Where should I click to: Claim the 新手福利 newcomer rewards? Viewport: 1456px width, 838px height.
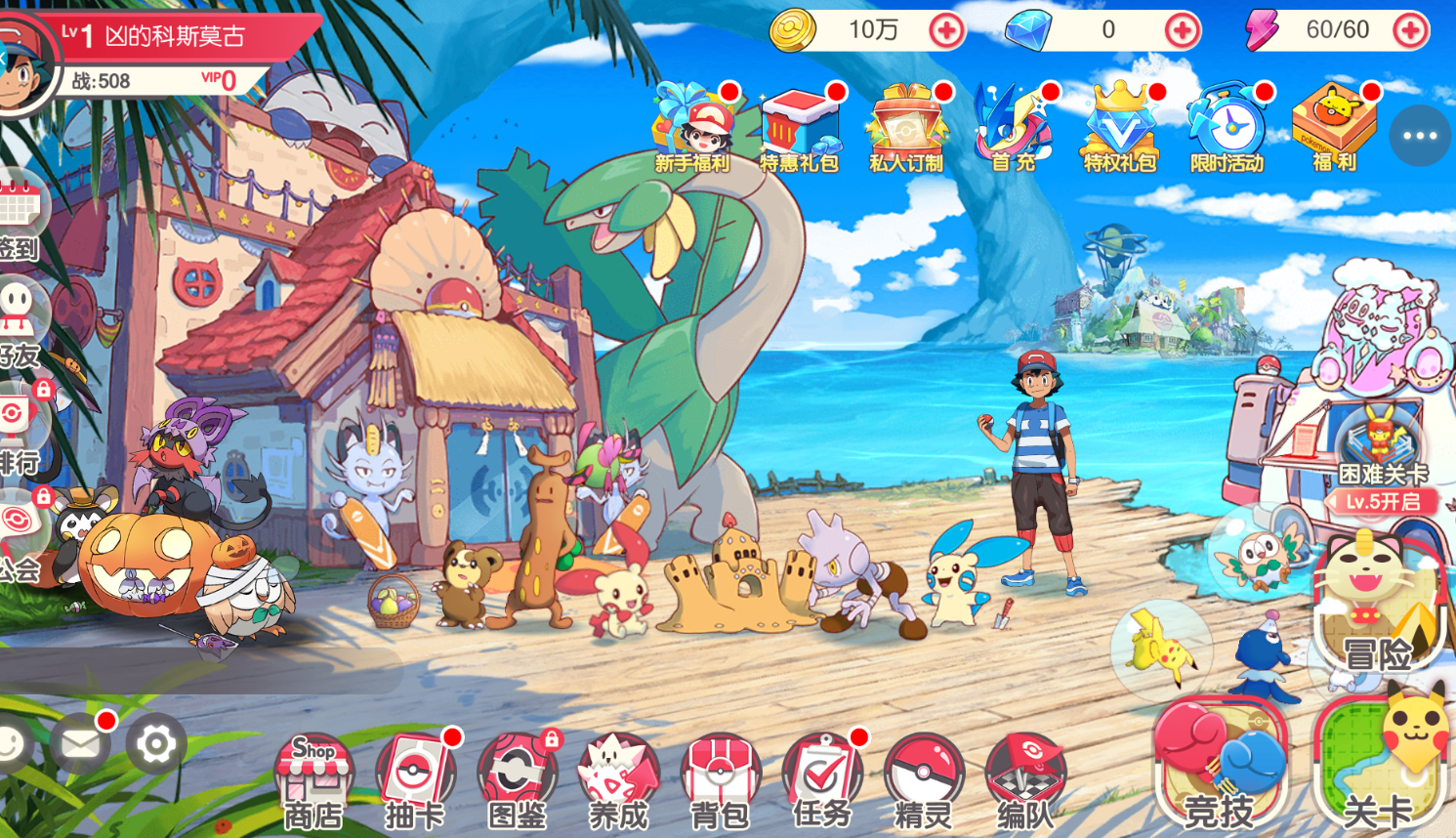(x=692, y=129)
